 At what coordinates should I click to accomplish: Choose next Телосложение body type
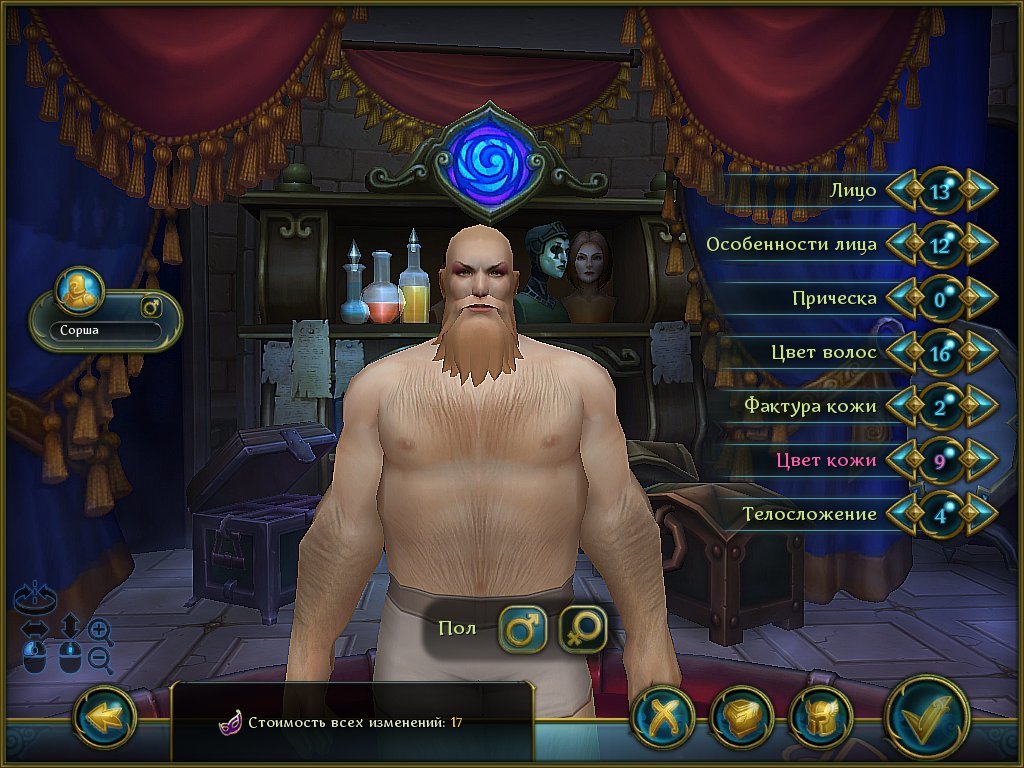980,514
